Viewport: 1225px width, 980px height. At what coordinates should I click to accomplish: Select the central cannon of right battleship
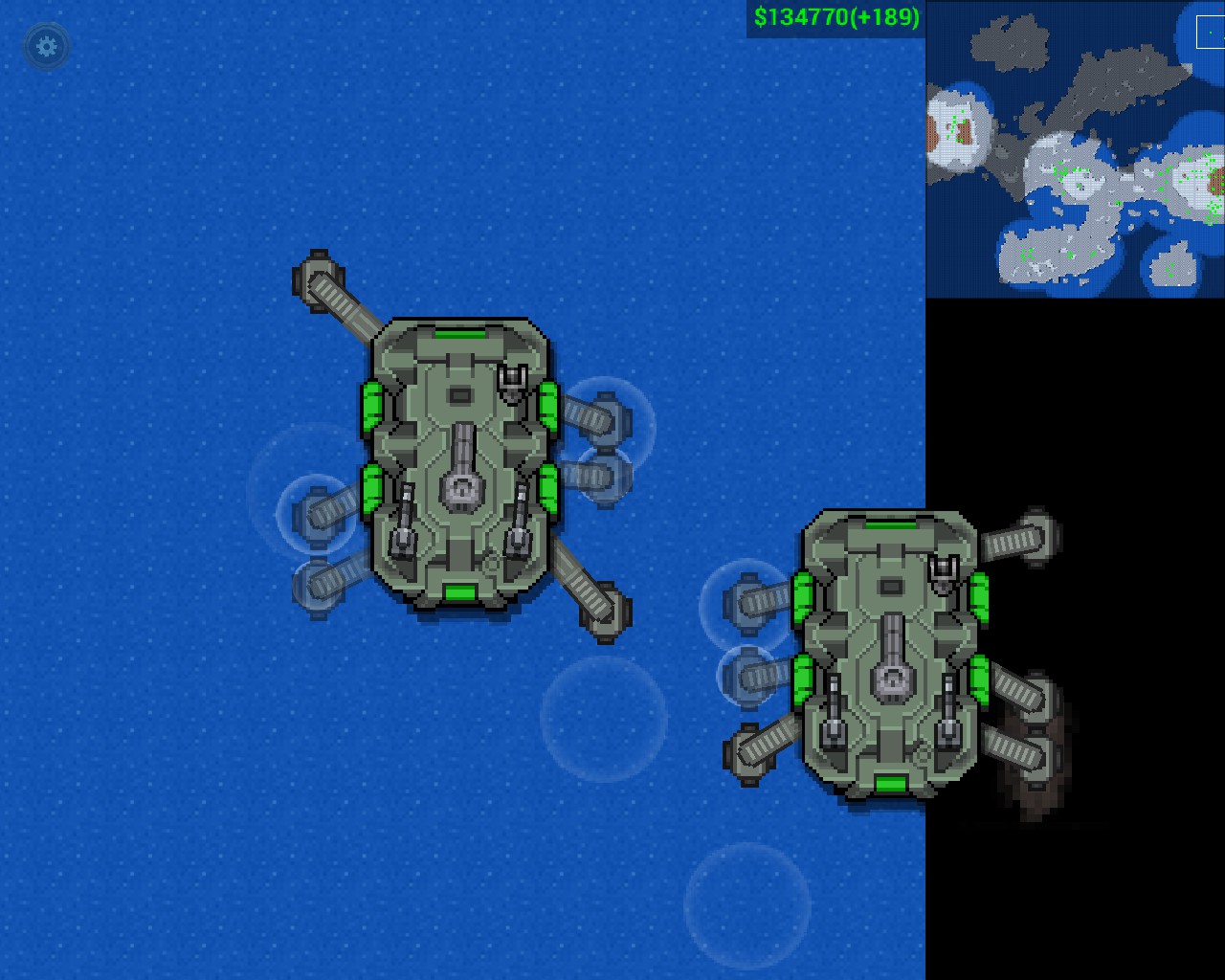click(x=892, y=683)
